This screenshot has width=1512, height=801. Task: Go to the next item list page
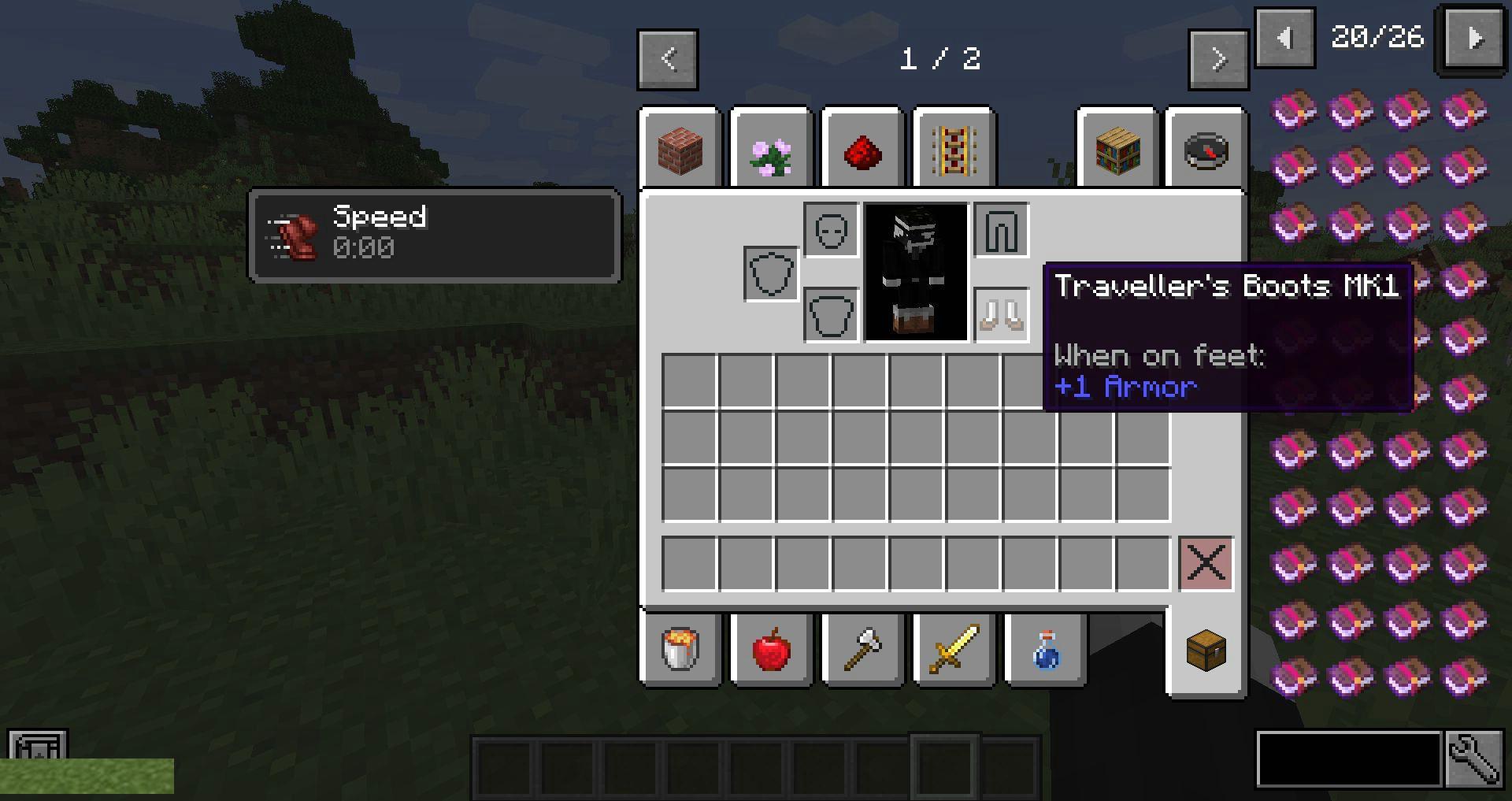[1475, 38]
